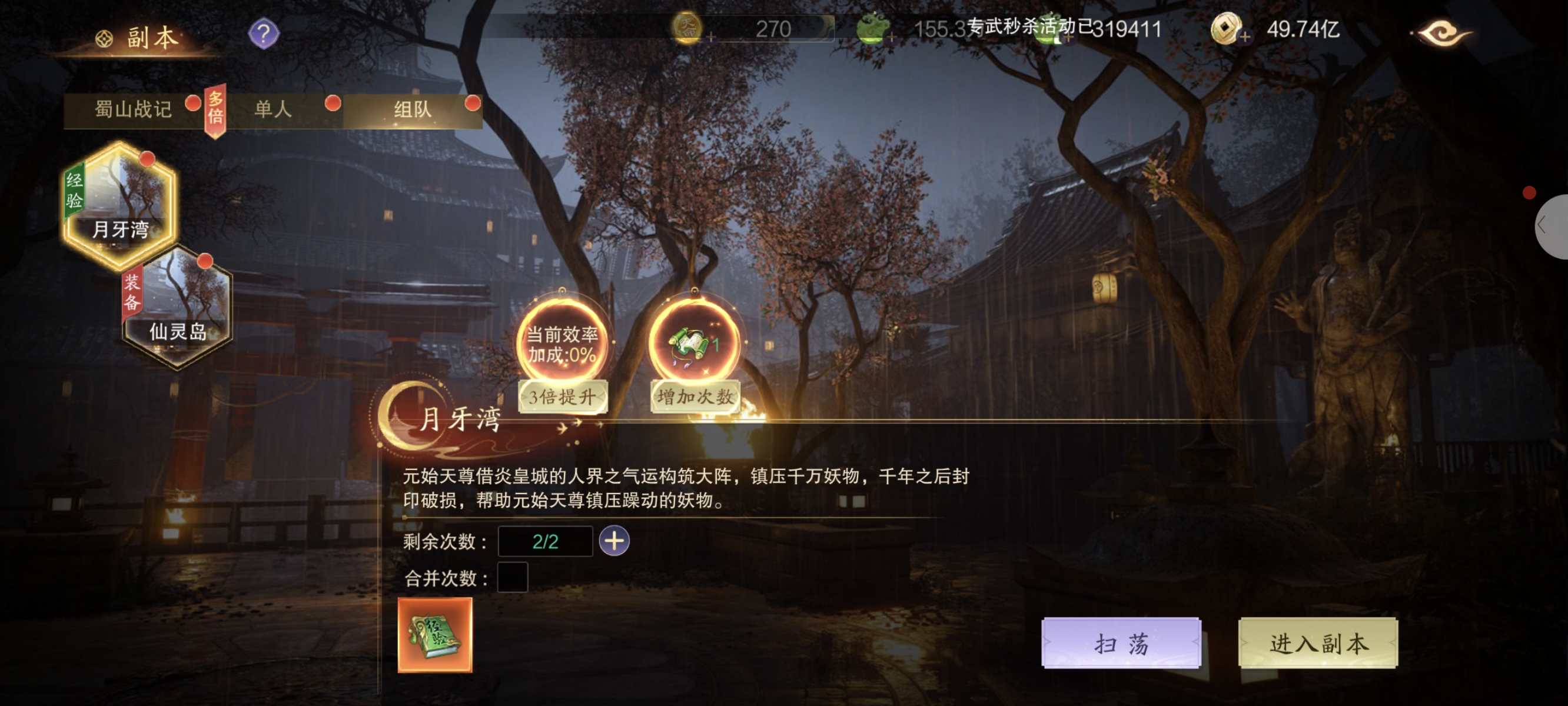1568x706 pixels.
Task: Click 进入副本 to enter the dungeon
Action: coord(1318,642)
